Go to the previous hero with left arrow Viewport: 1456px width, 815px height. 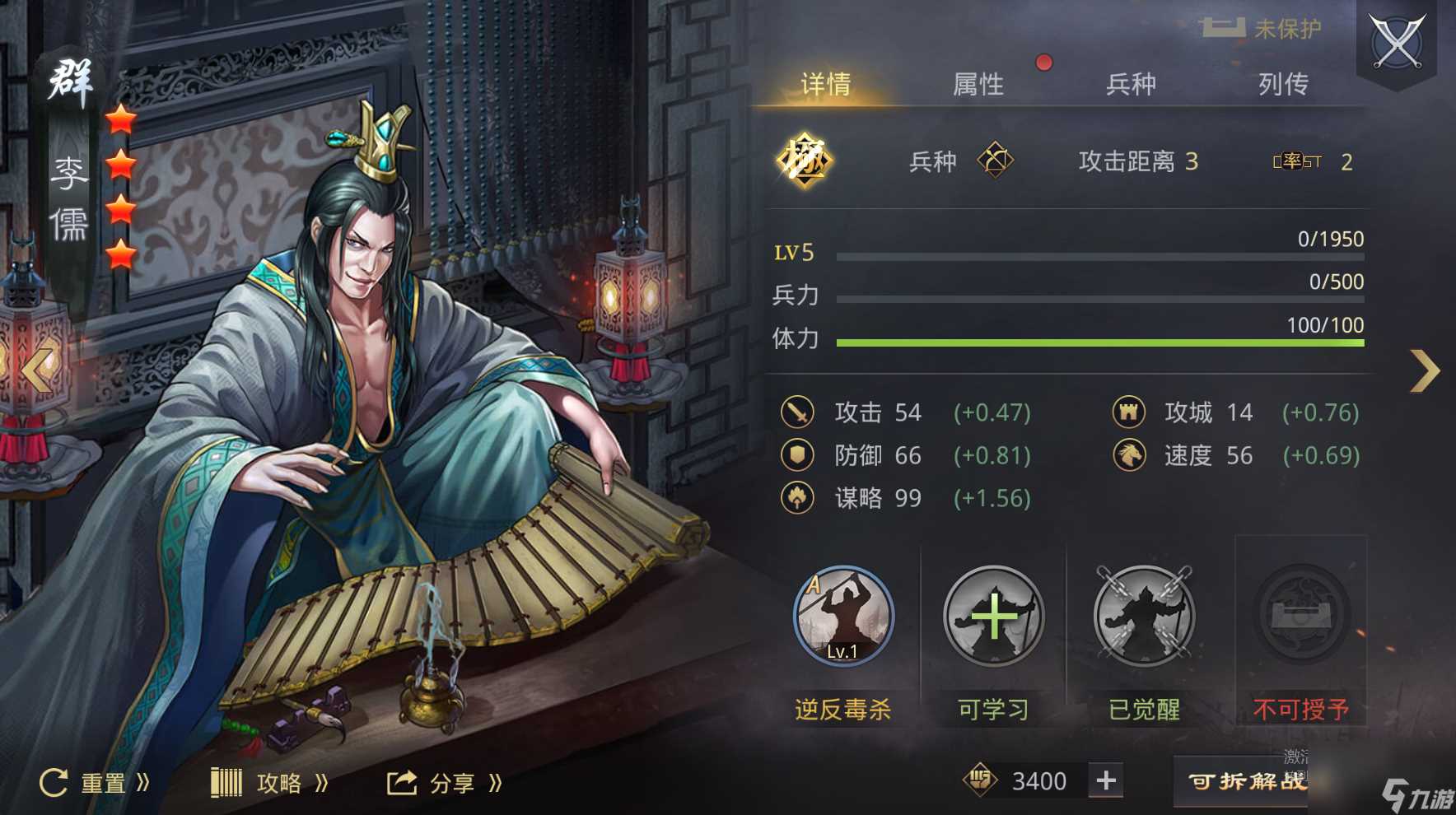(x=37, y=369)
